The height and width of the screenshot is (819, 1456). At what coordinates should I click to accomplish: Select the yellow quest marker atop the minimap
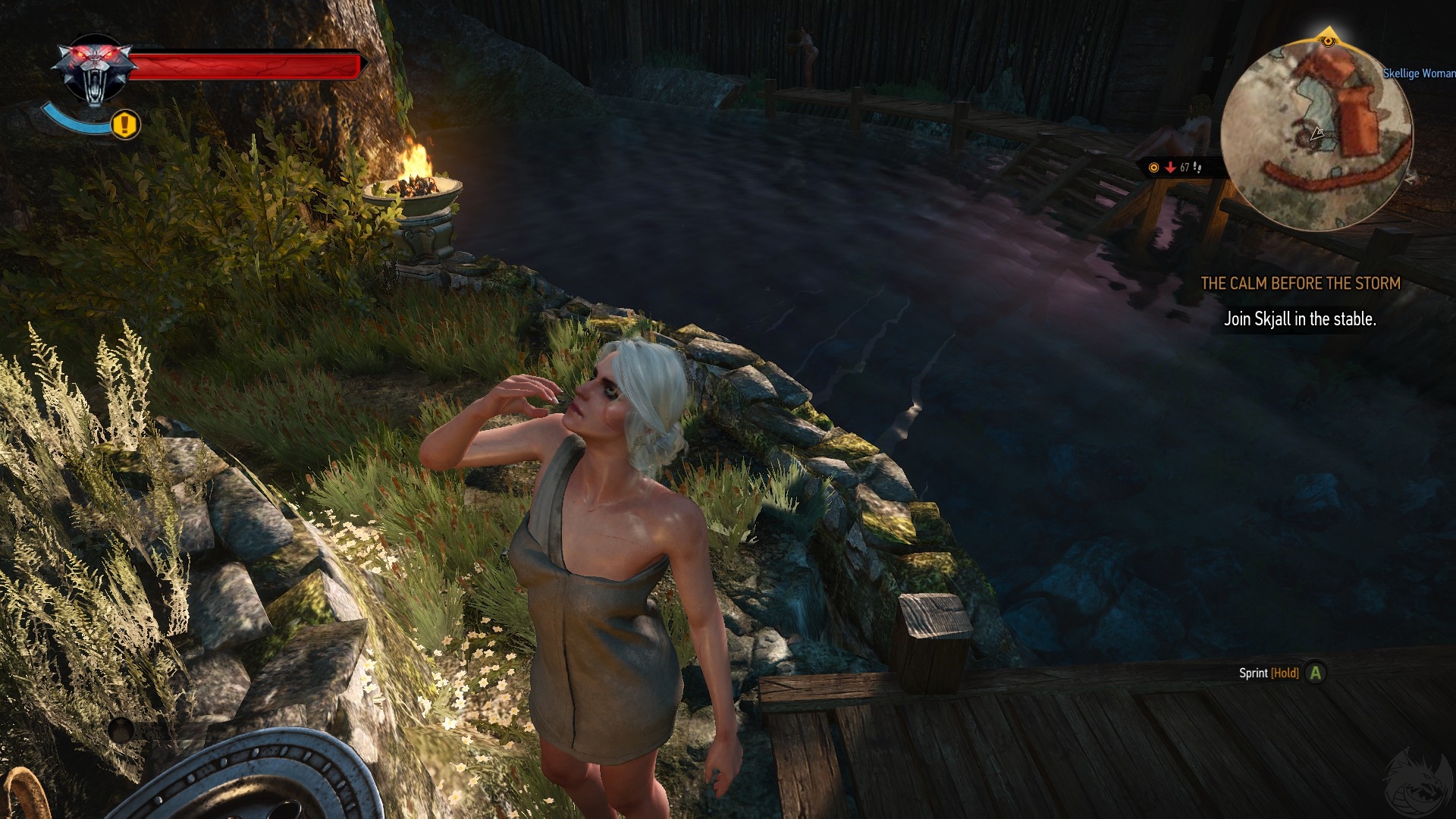[1327, 40]
